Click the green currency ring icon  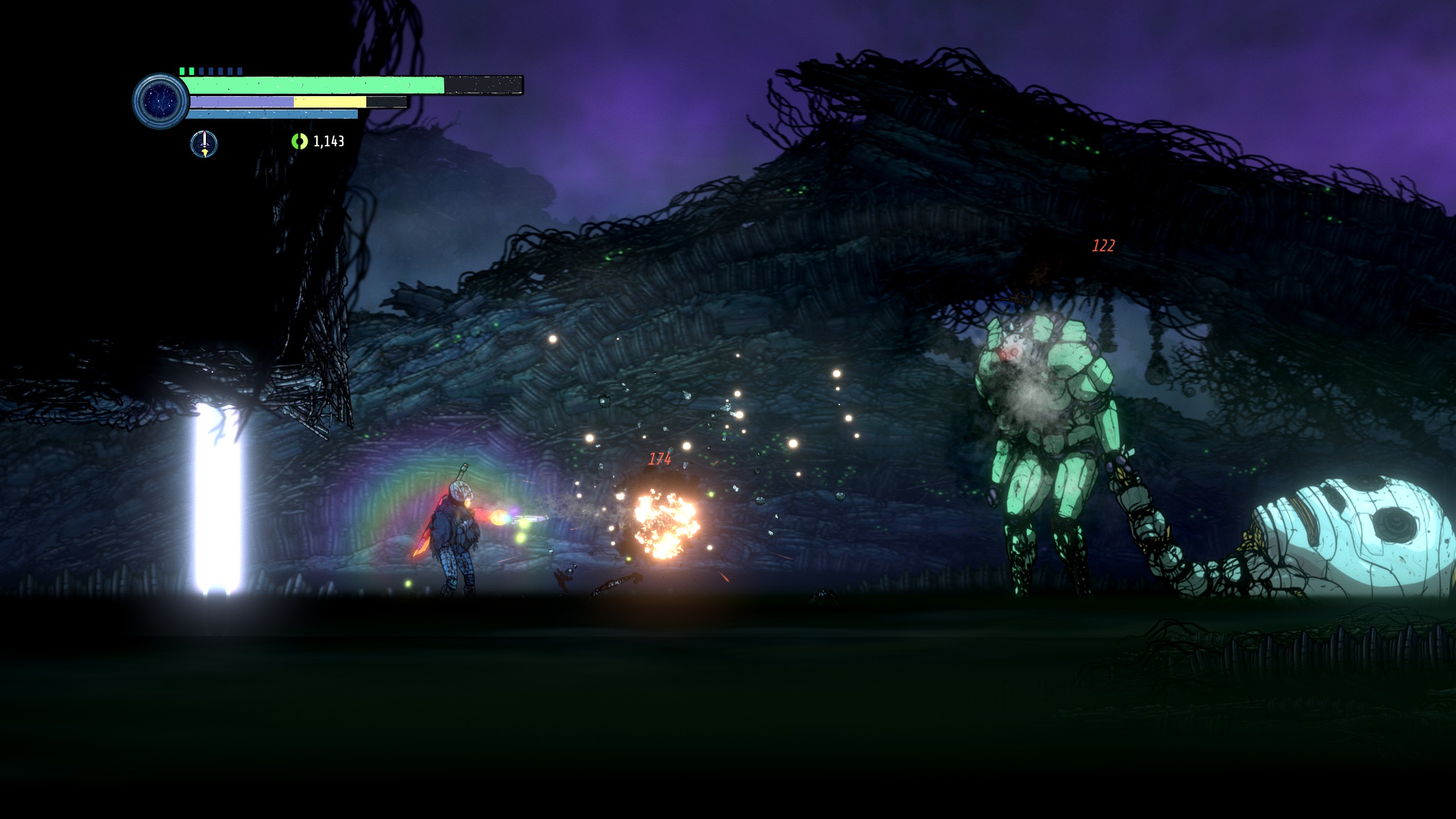tap(299, 141)
